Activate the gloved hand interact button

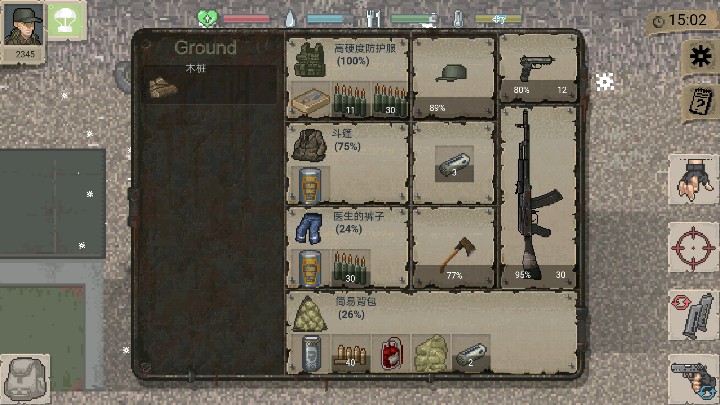click(693, 180)
